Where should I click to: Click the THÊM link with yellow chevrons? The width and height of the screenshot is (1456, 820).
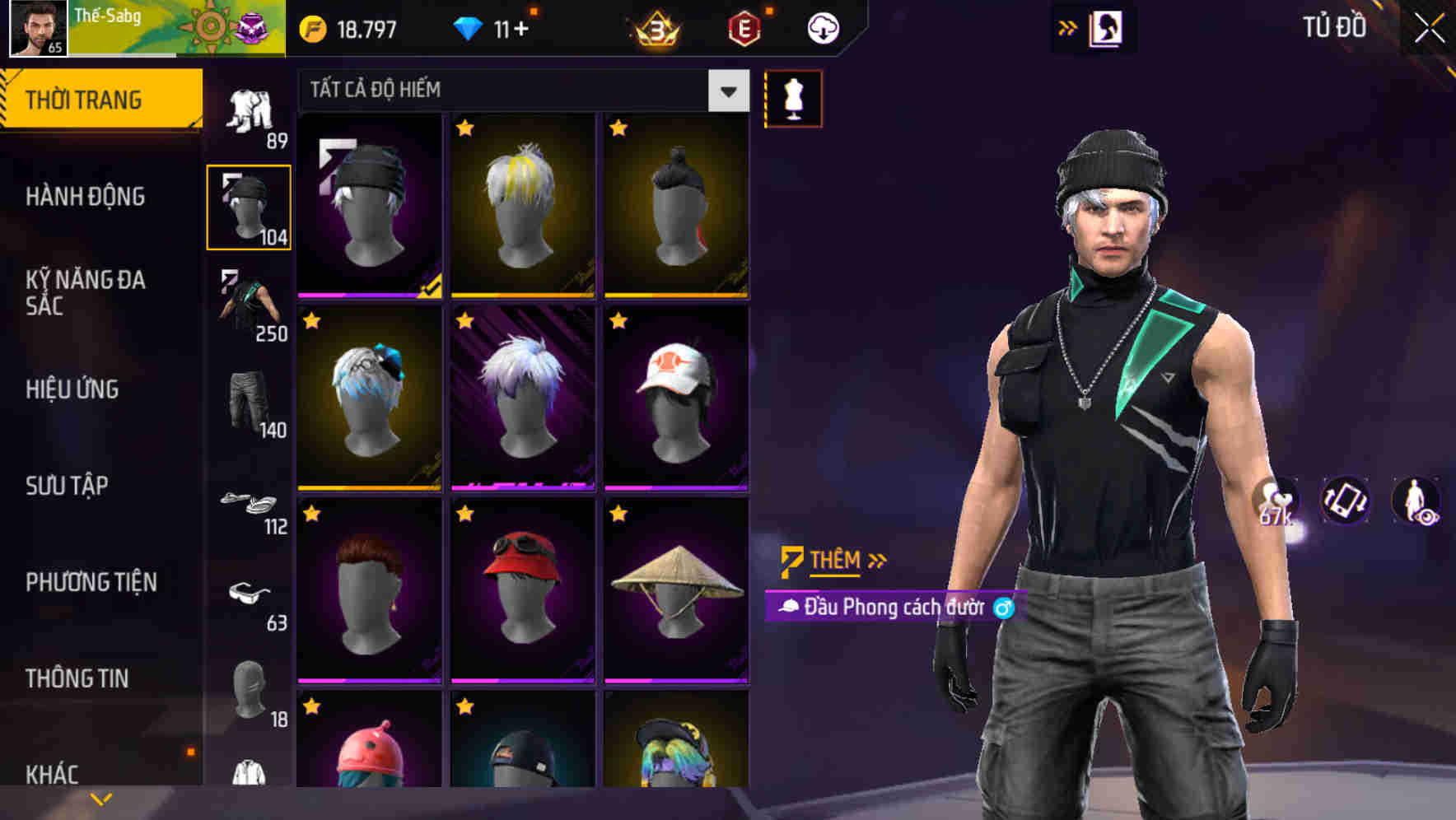833,561
